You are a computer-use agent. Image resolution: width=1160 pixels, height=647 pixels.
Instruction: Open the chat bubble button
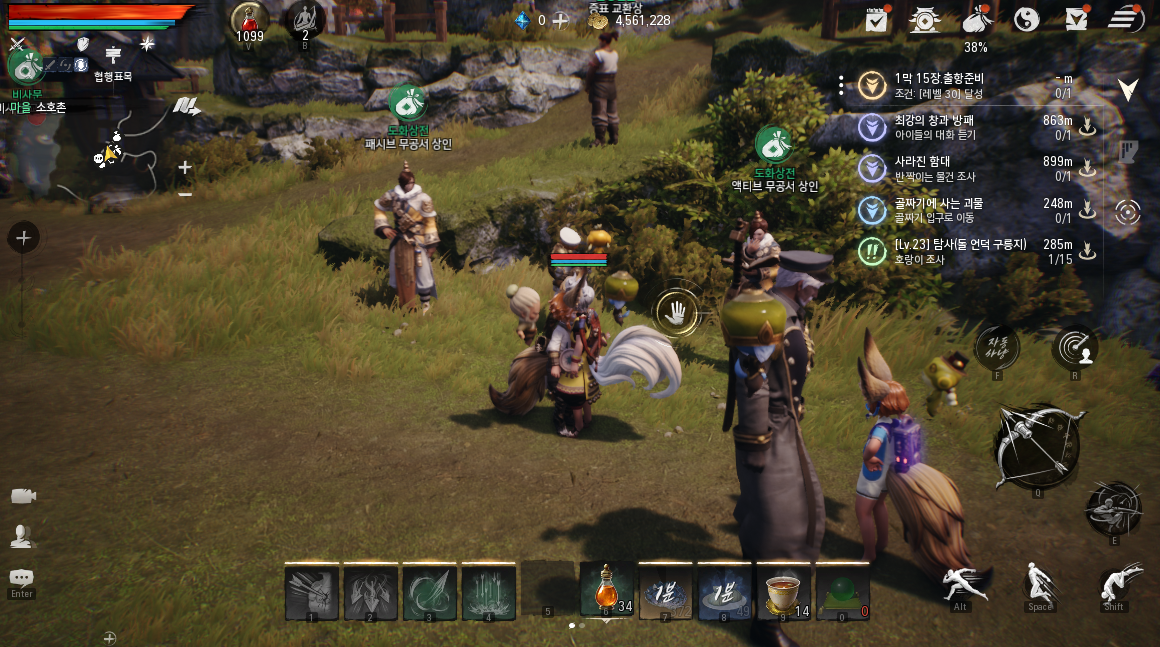tap(21, 579)
